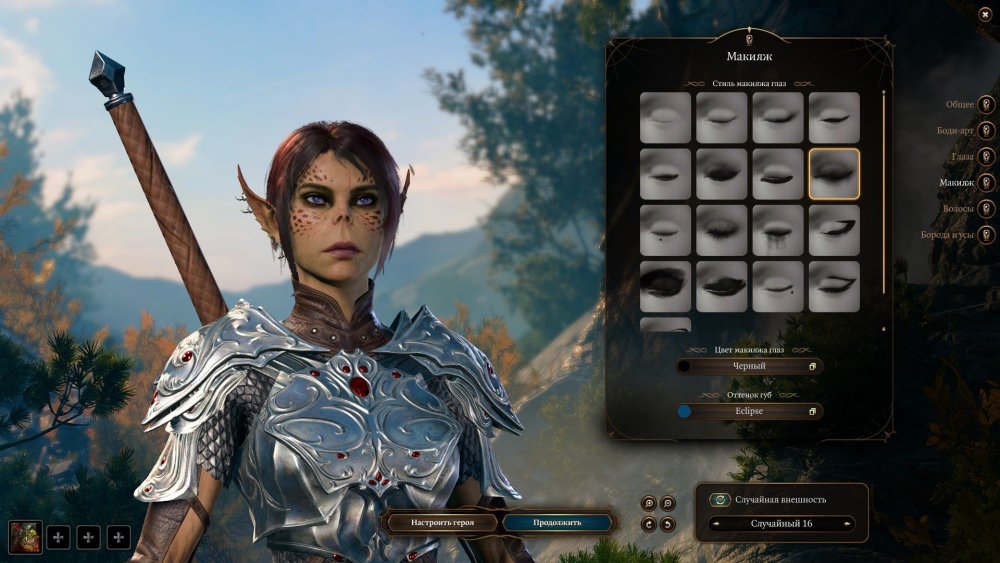
Task: Open the Общее tab
Action: (986, 104)
